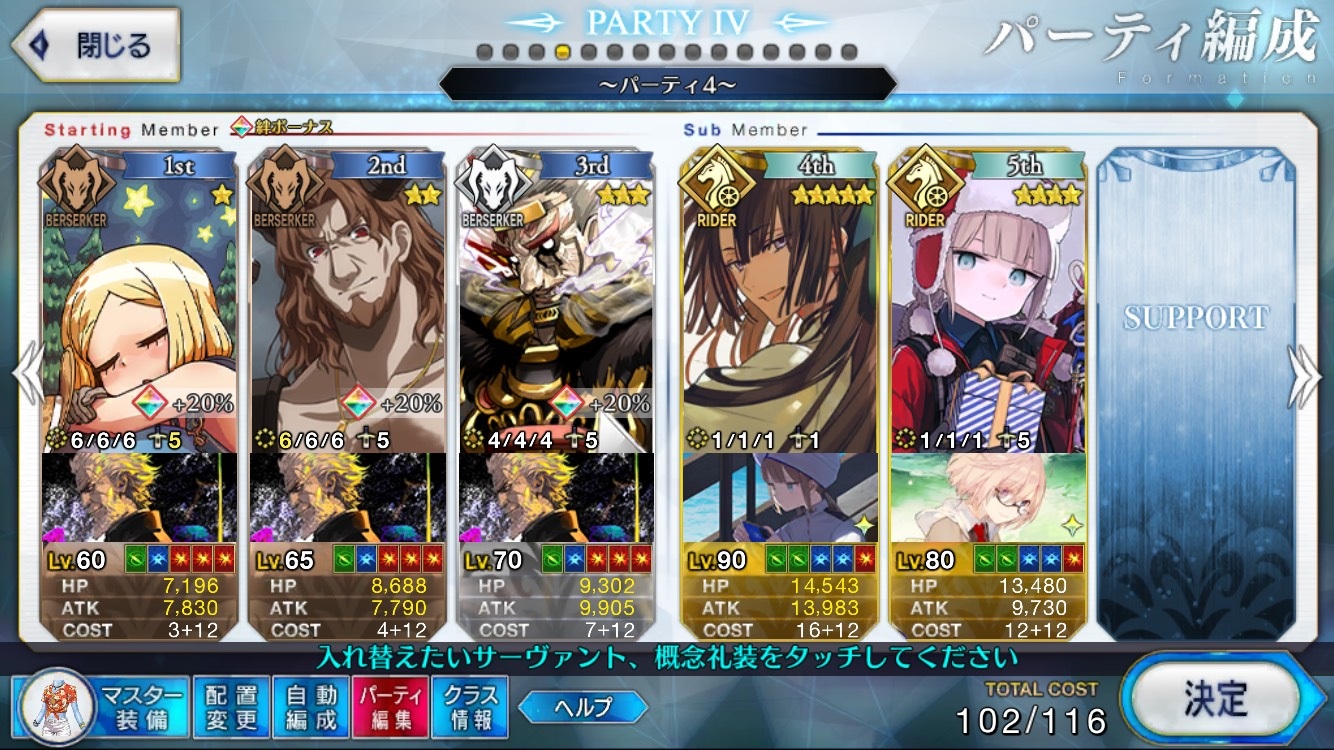Pick the 2nd slot long-haired Berserker card
Screen dimensions: 1334x750
click(x=347, y=300)
